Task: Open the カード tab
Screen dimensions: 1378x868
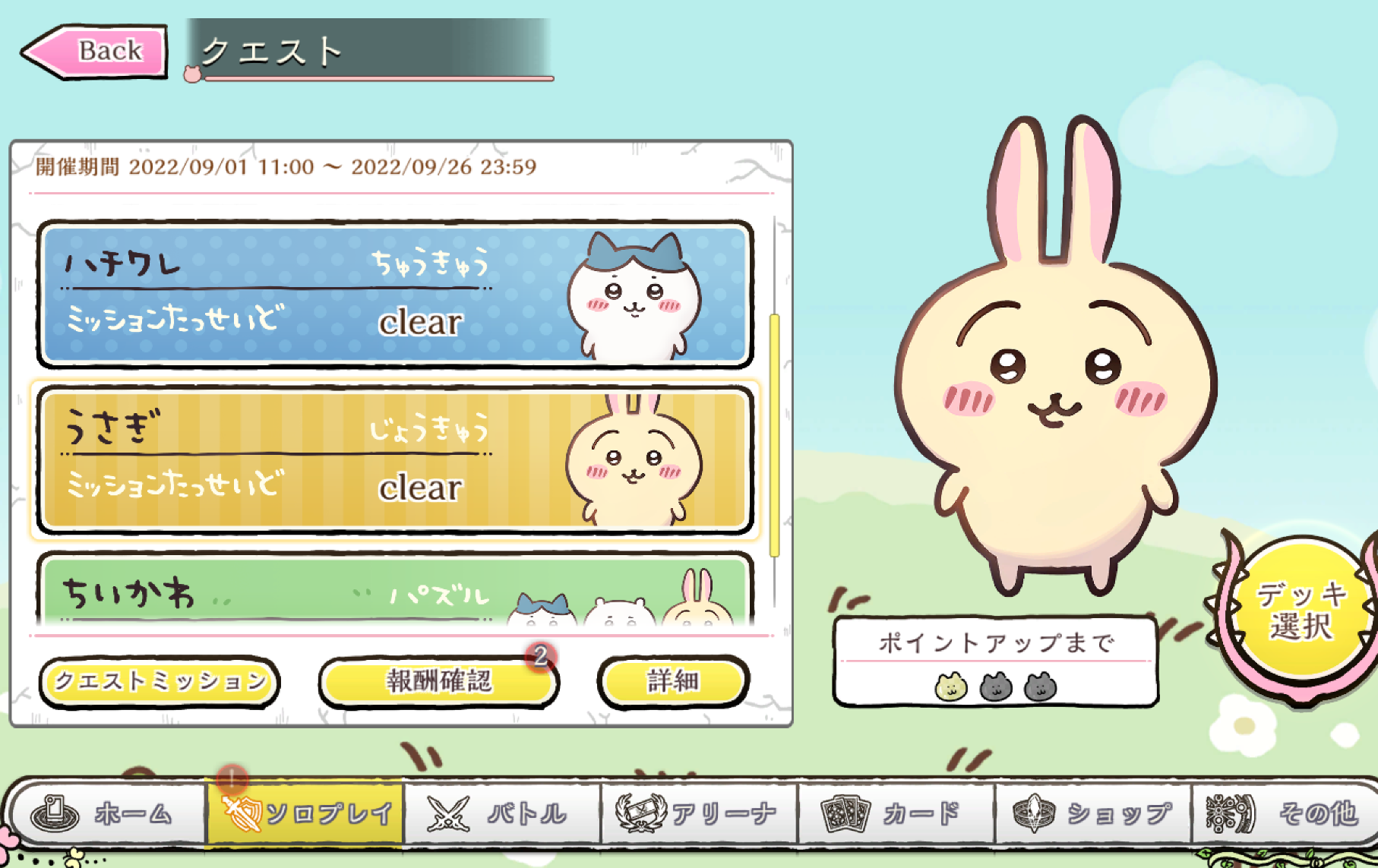Action: tap(895, 814)
